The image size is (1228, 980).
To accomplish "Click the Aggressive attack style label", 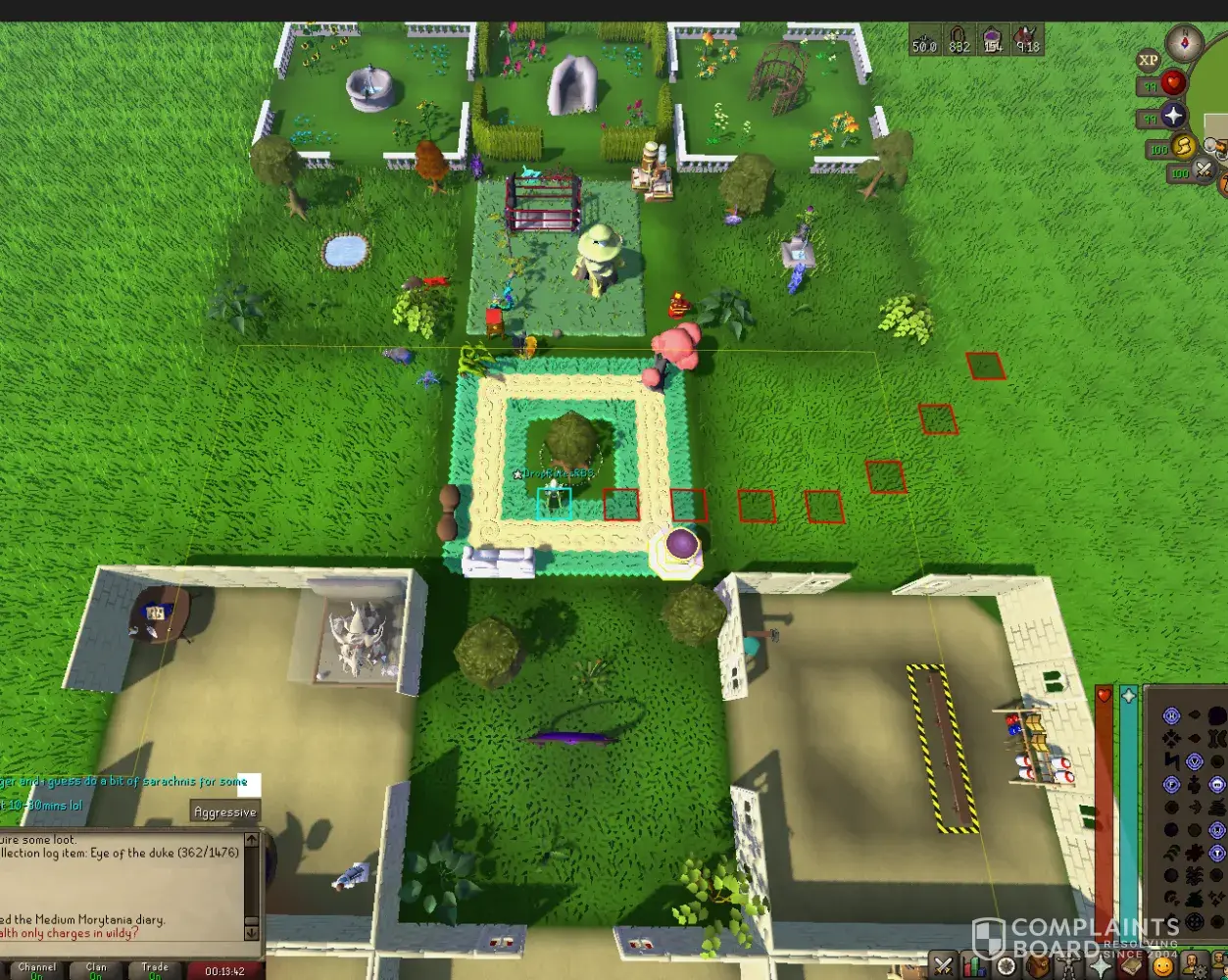I will [x=224, y=811].
